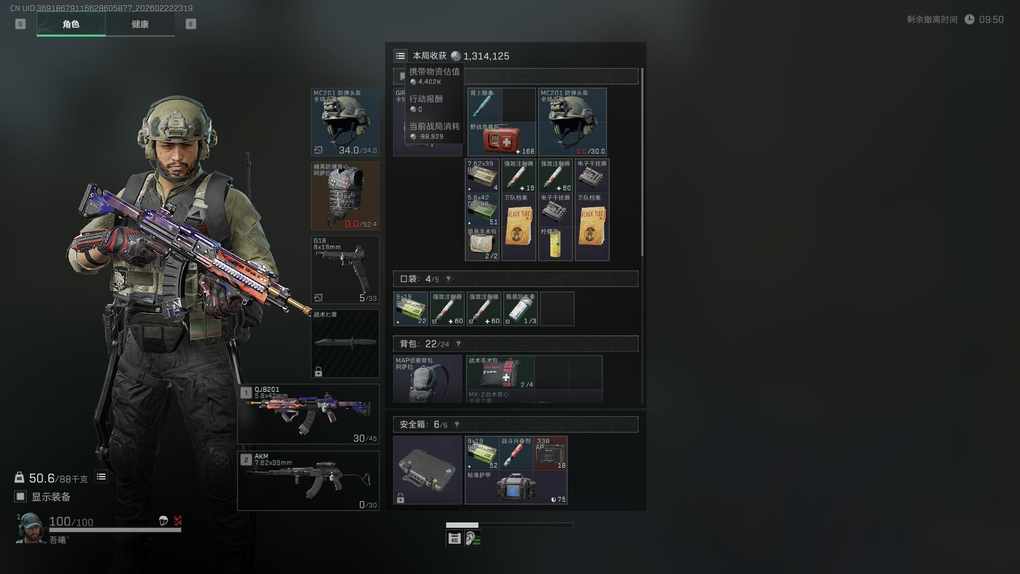Select the secure container case slot
The width and height of the screenshot is (1020, 574).
click(428, 469)
